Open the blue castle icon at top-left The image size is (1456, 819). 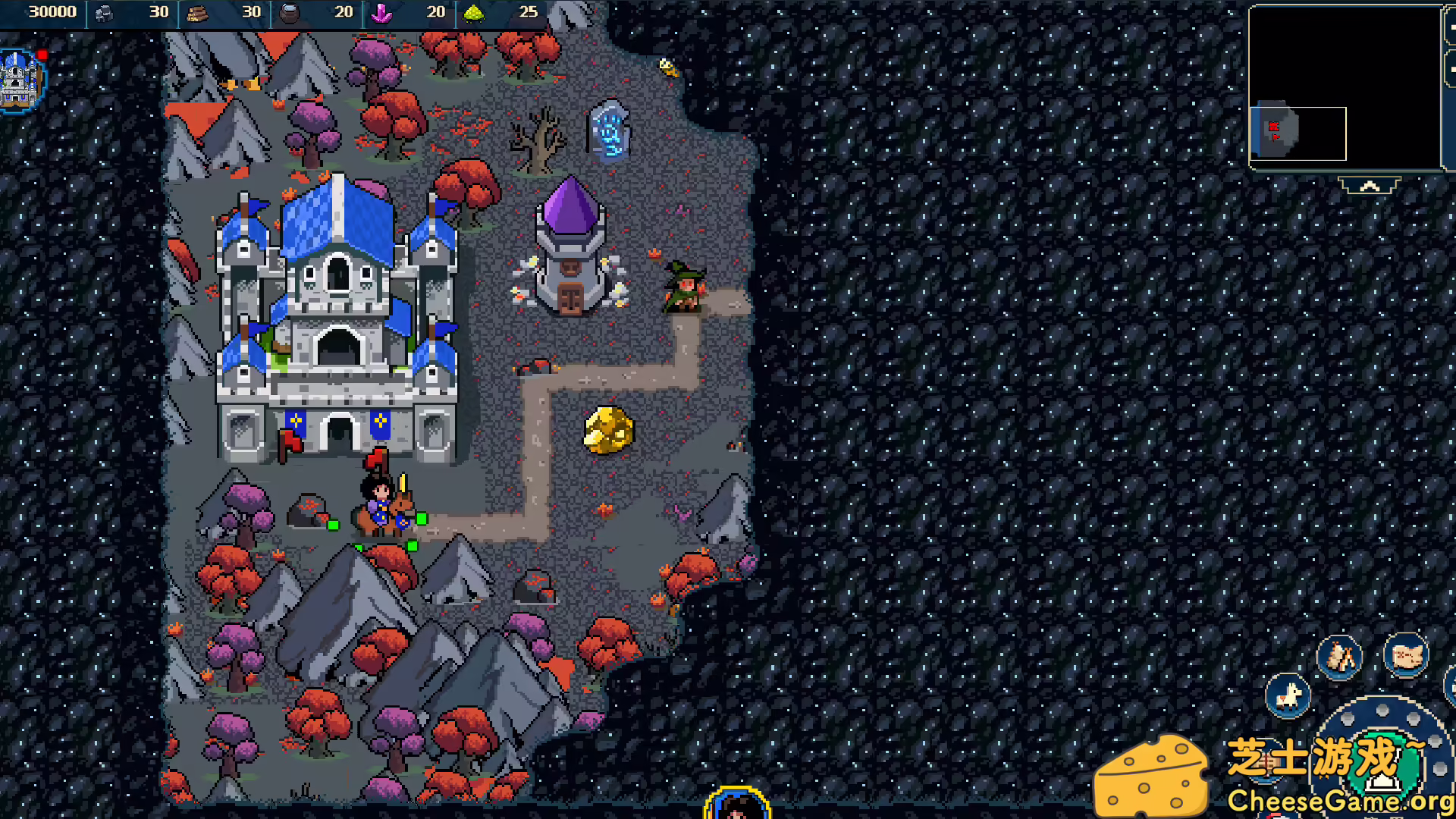pos(17,80)
